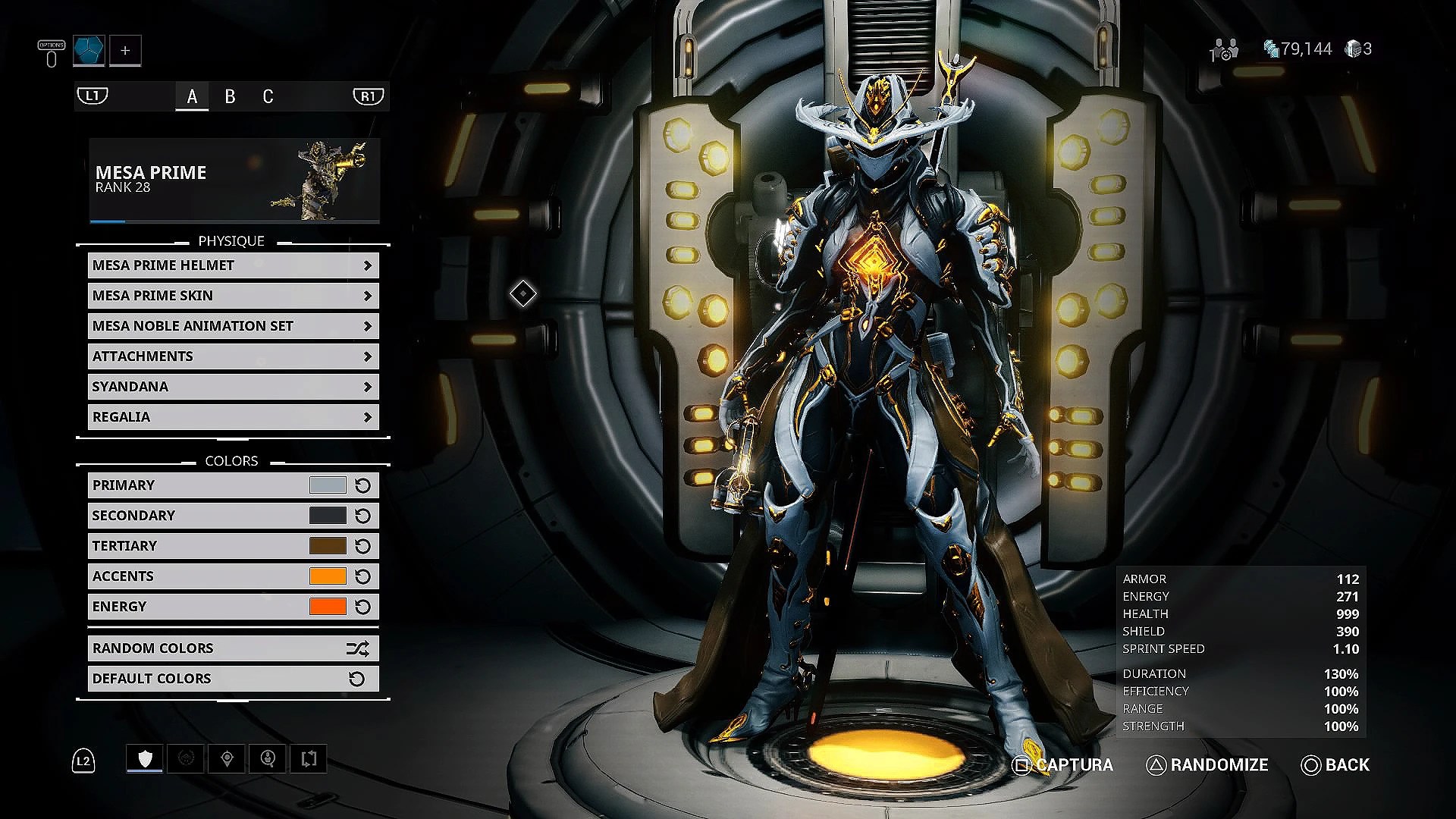This screenshot has width=1456, height=819.
Task: Select the shield icon tab at the bottom
Action: [x=145, y=758]
